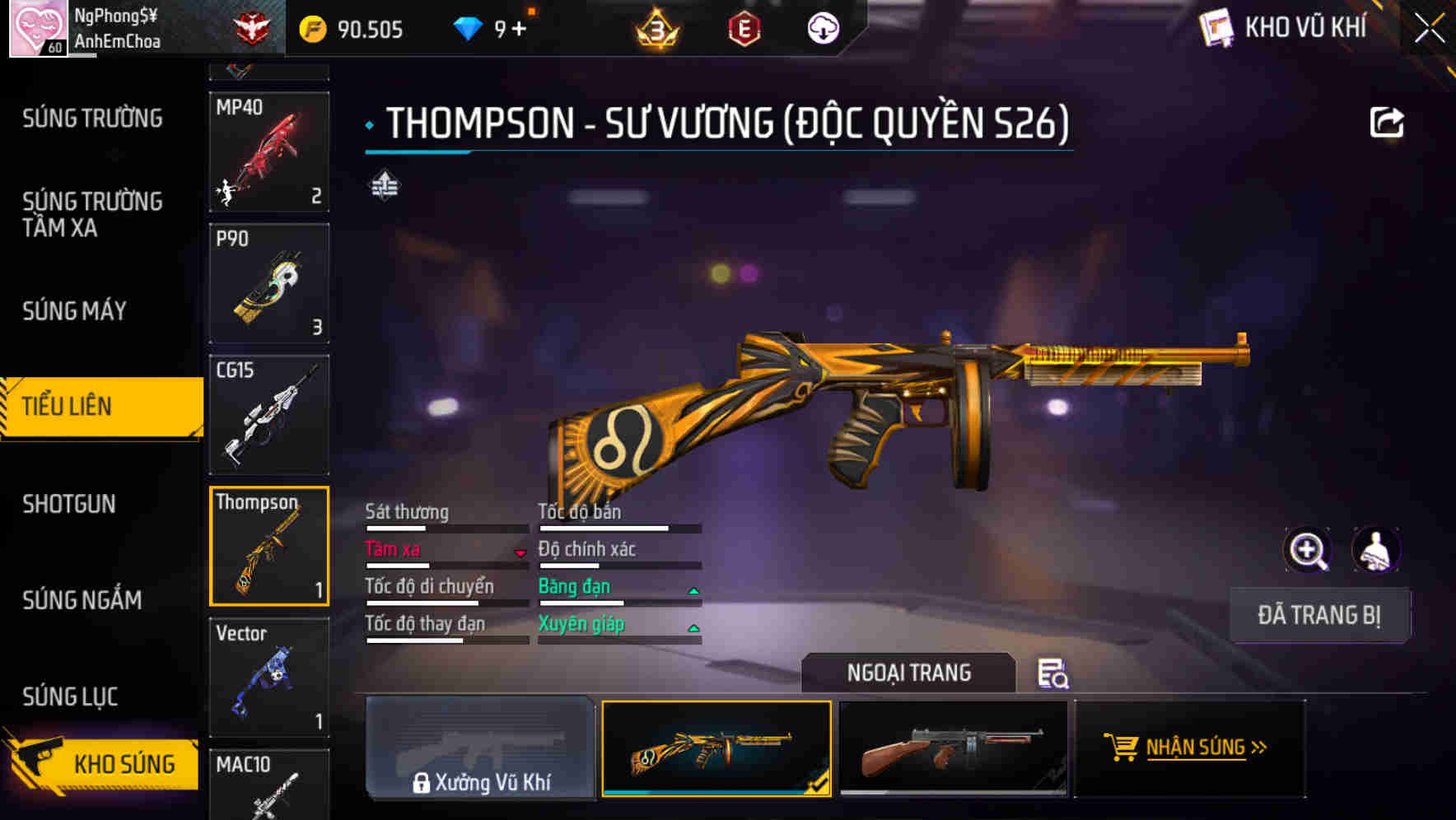The height and width of the screenshot is (820, 1456).
Task: Click the green arrow next to Băng đạn
Action: coord(692,591)
